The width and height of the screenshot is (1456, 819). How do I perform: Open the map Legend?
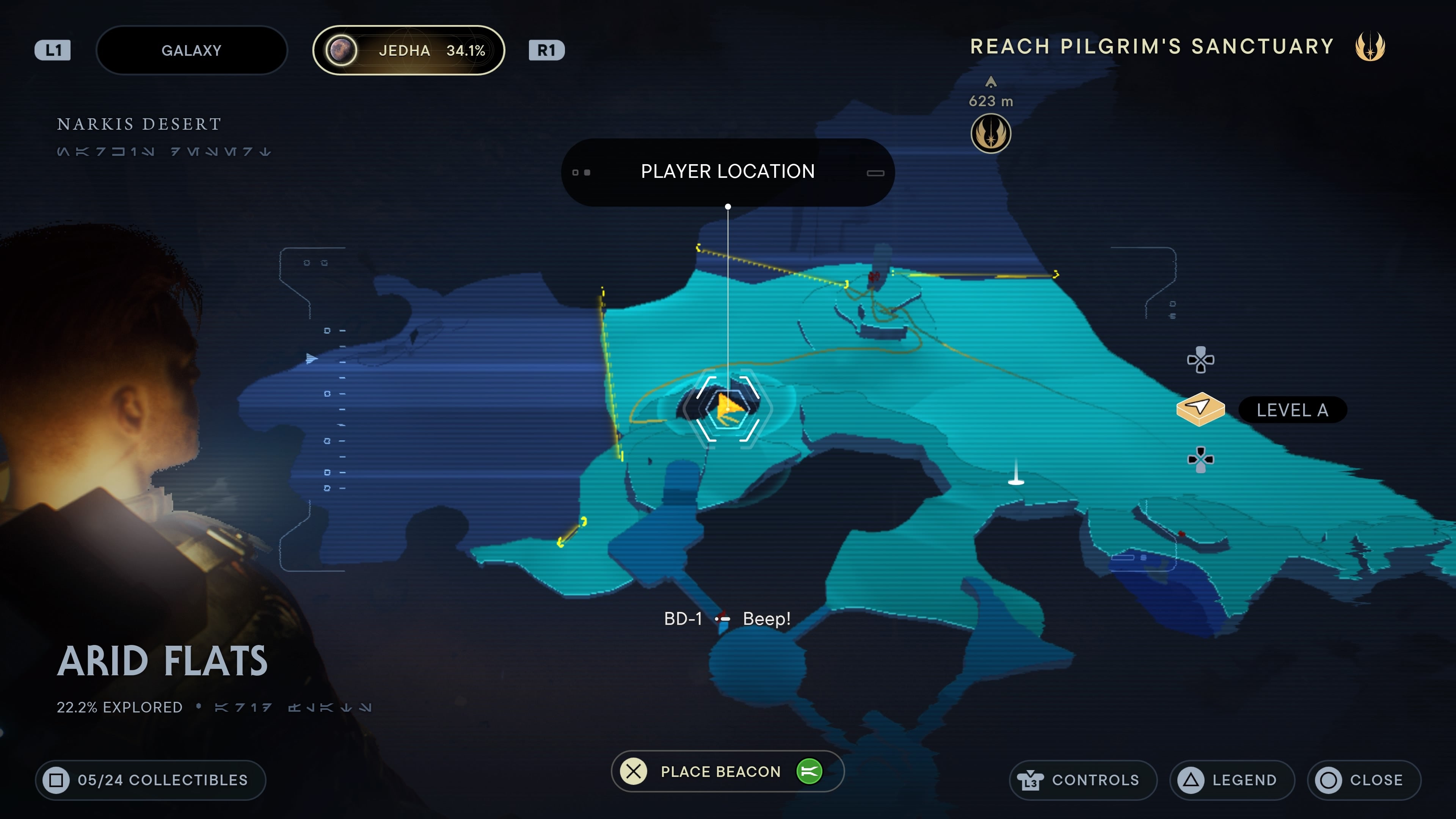coord(1232,780)
